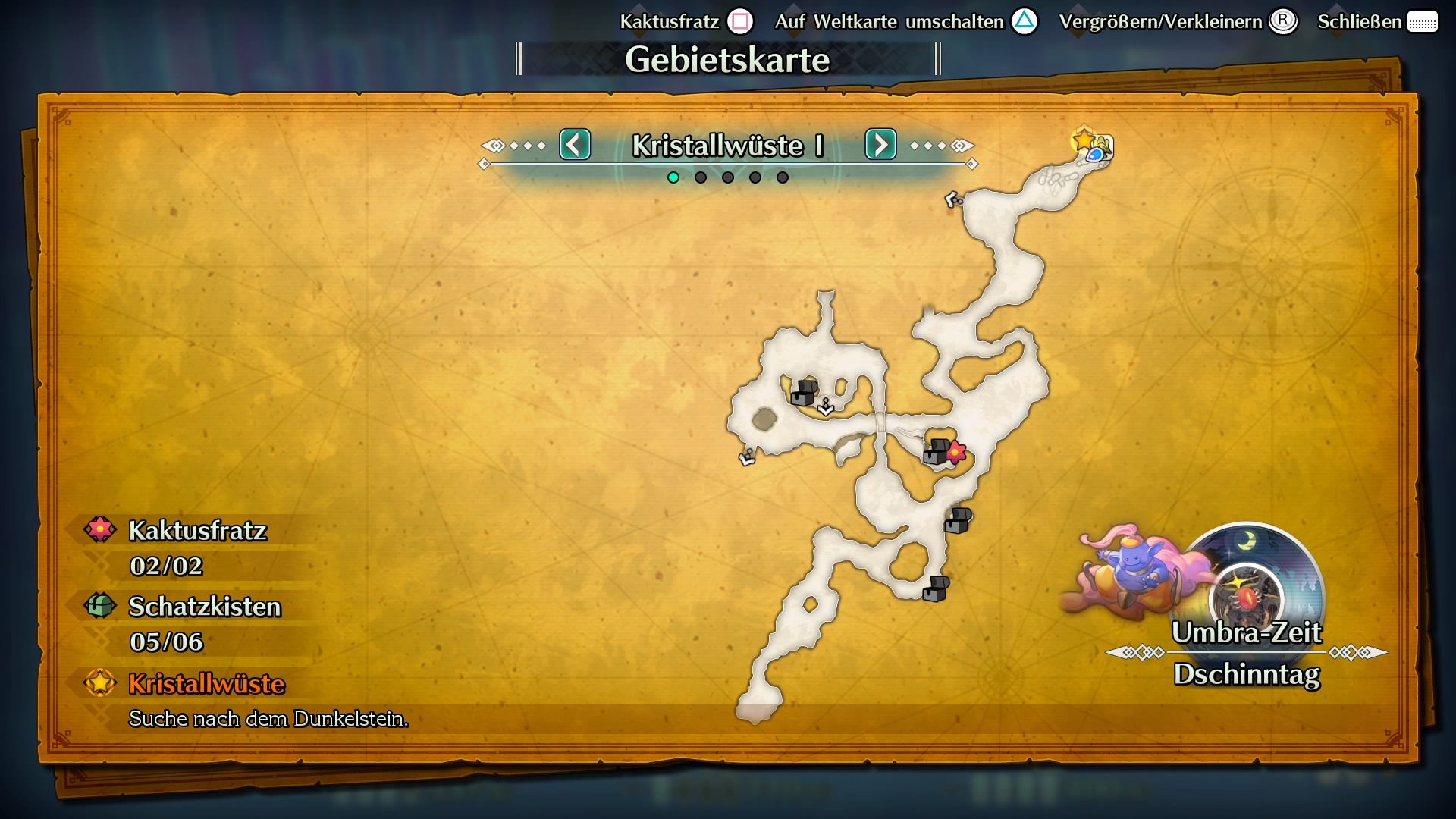Toggle zoom with Vergrößern/Verkleinern button

click(1283, 21)
